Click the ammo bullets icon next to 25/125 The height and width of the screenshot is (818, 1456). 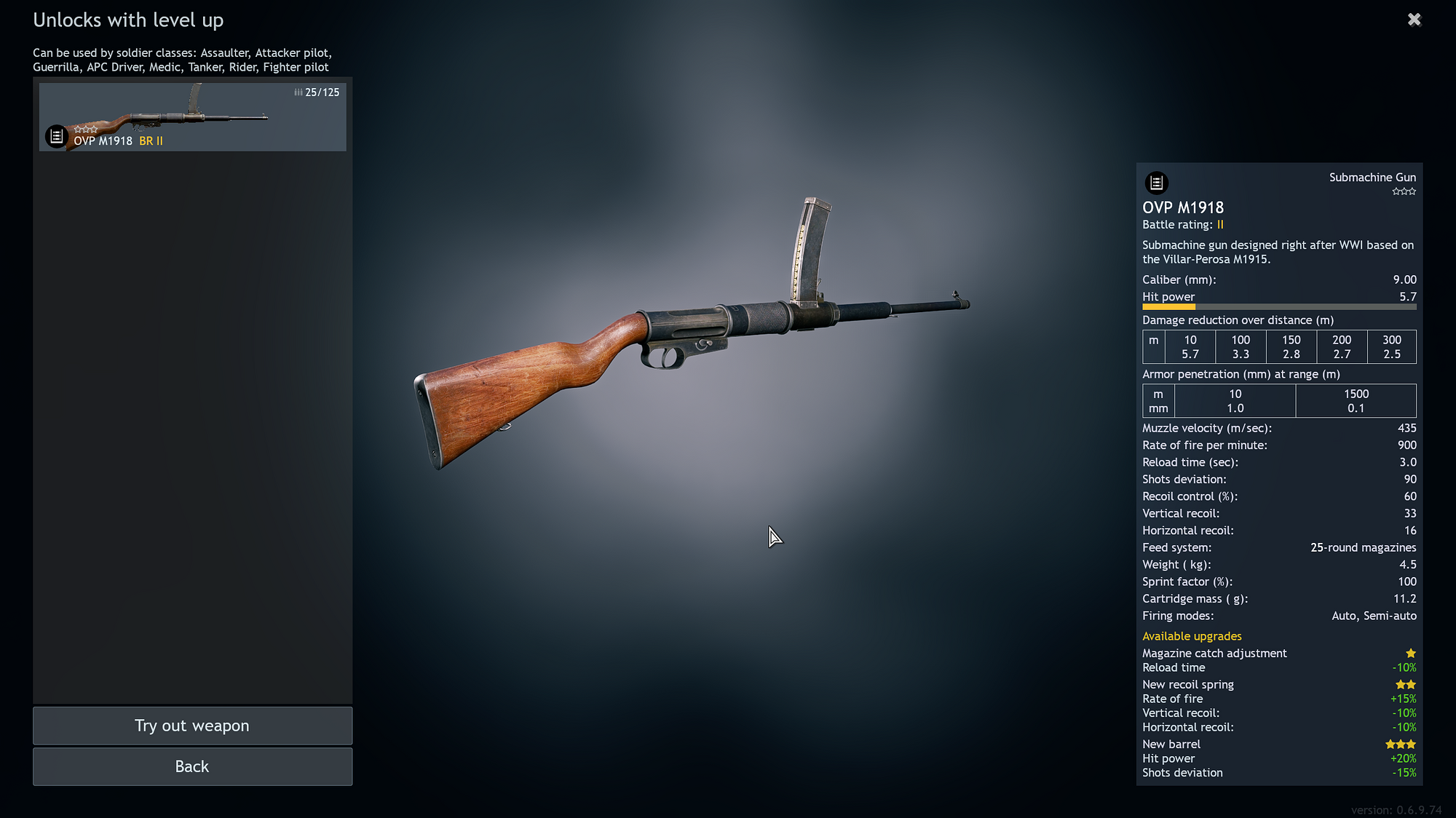click(298, 92)
